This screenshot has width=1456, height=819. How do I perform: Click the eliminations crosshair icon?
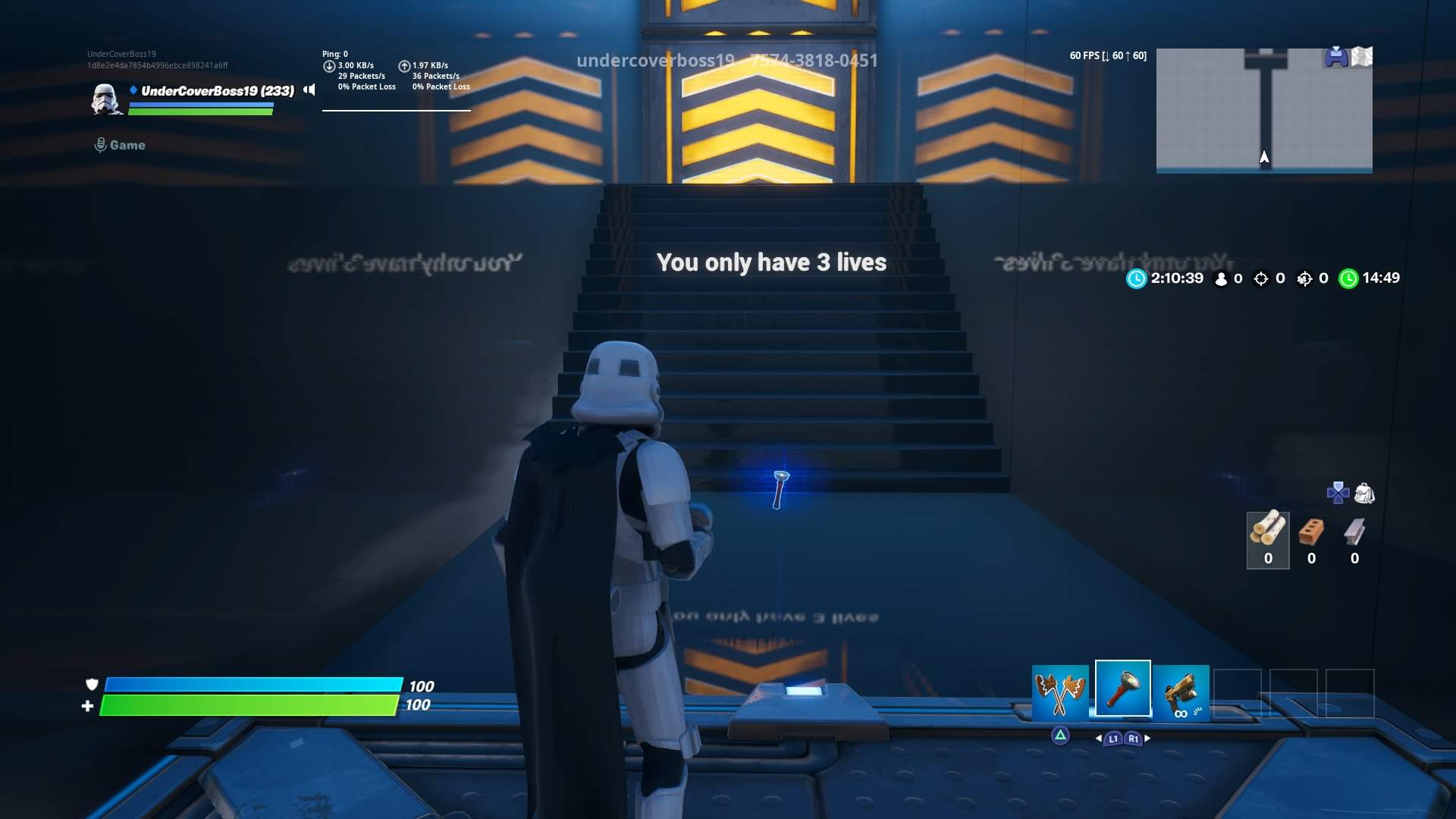pyautogui.click(x=1260, y=278)
